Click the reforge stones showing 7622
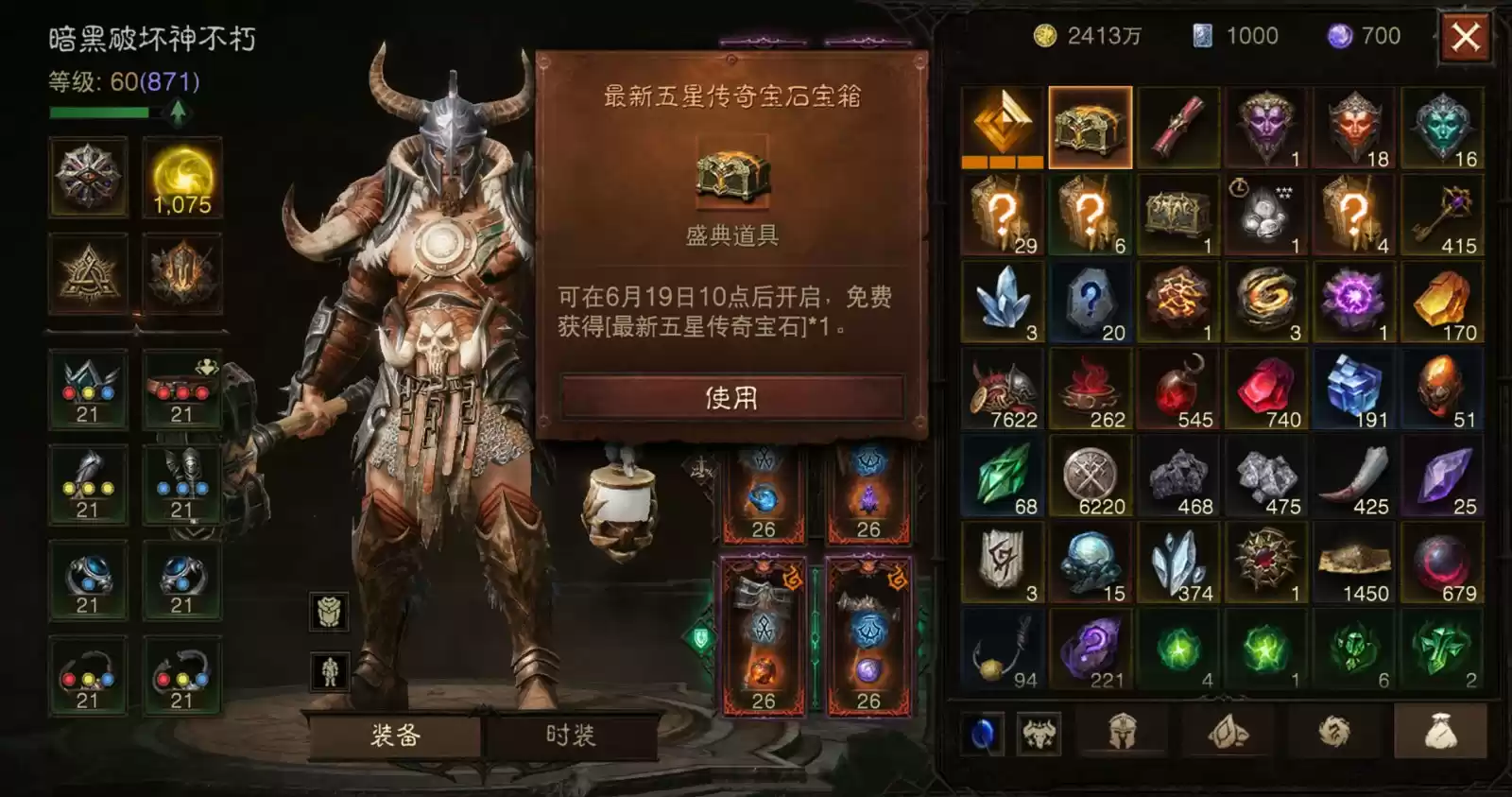1512x797 pixels. [1005, 389]
